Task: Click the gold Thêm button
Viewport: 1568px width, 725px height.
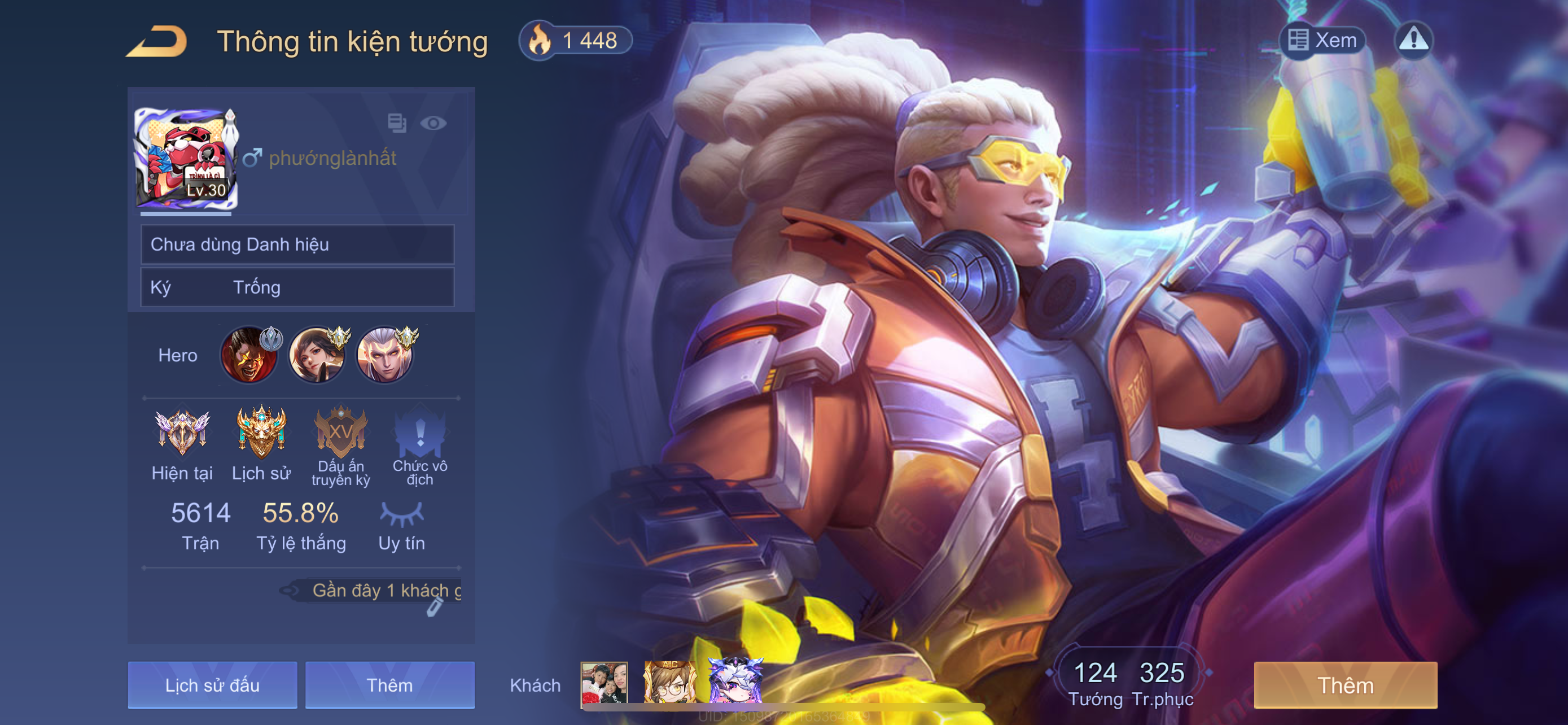Action: [1345, 685]
